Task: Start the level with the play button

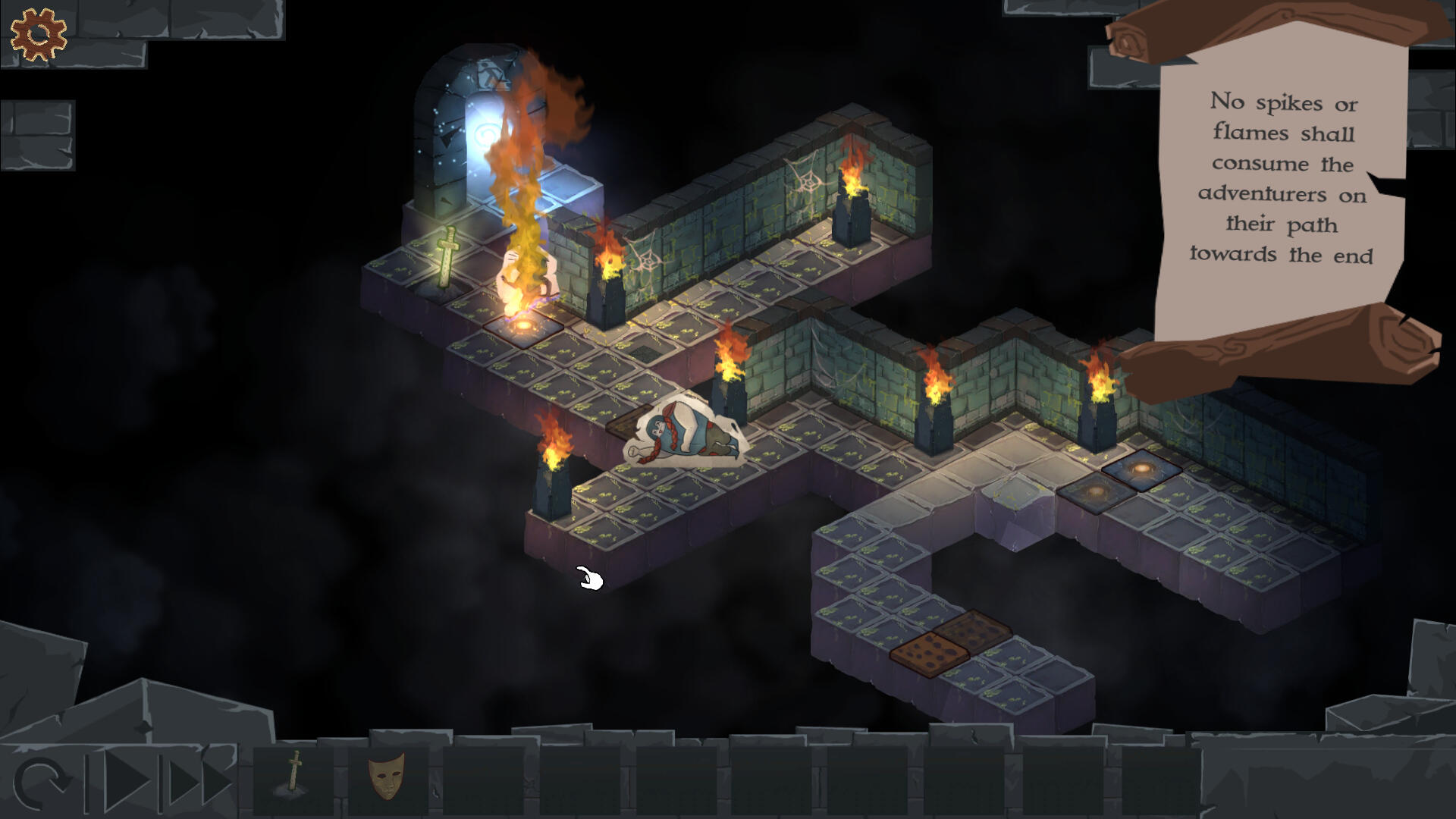Action: coord(125,781)
